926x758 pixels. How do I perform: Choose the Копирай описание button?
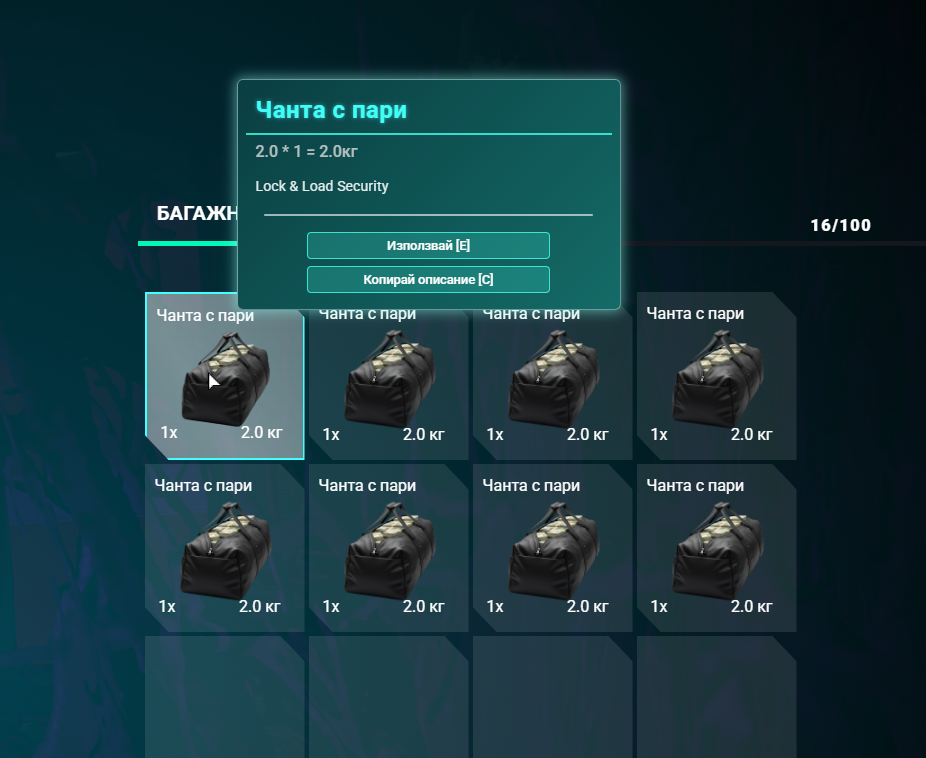coord(428,279)
